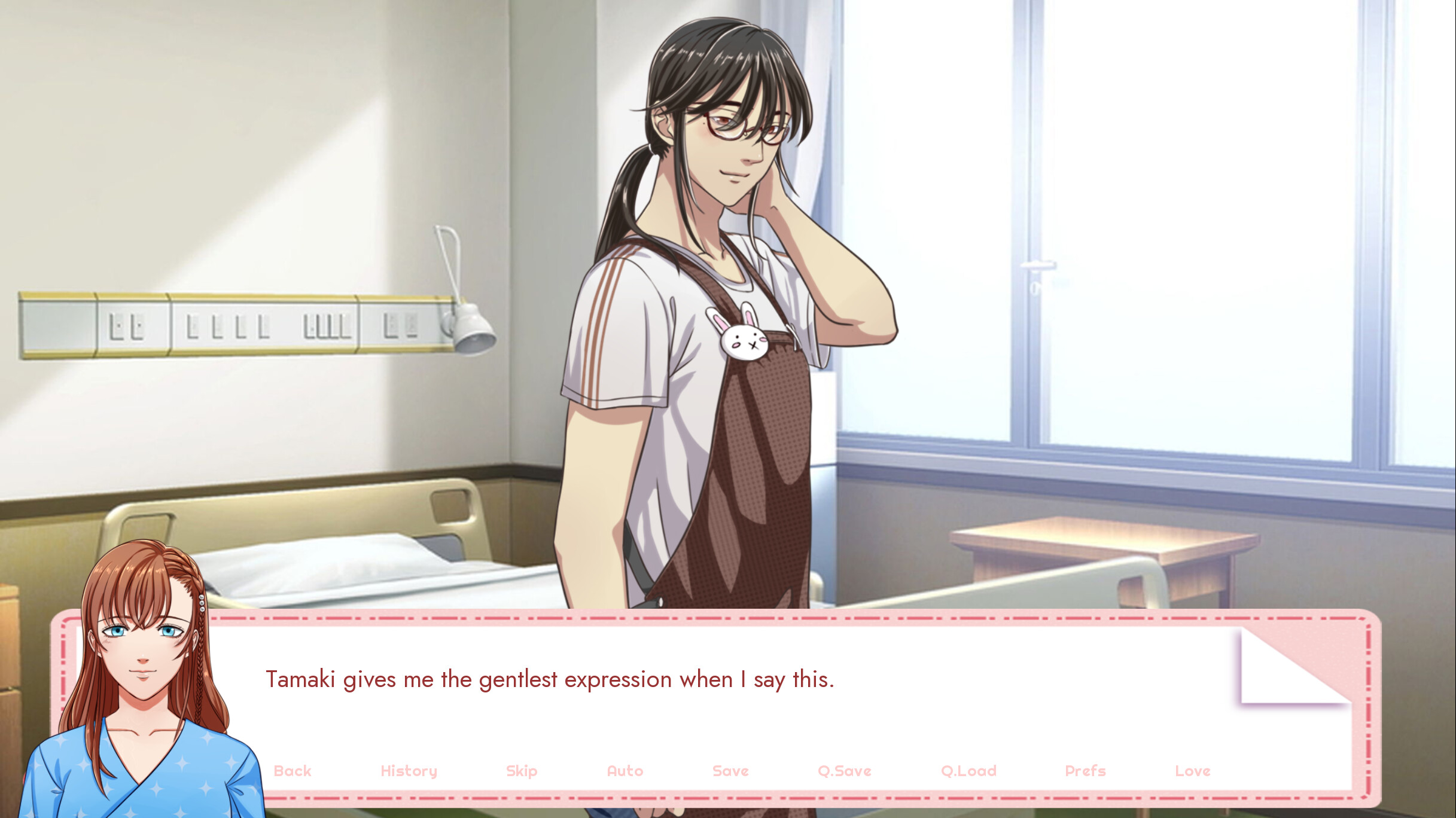Enable Skip mode from the quick menu
The image size is (1456, 818).
tap(521, 771)
